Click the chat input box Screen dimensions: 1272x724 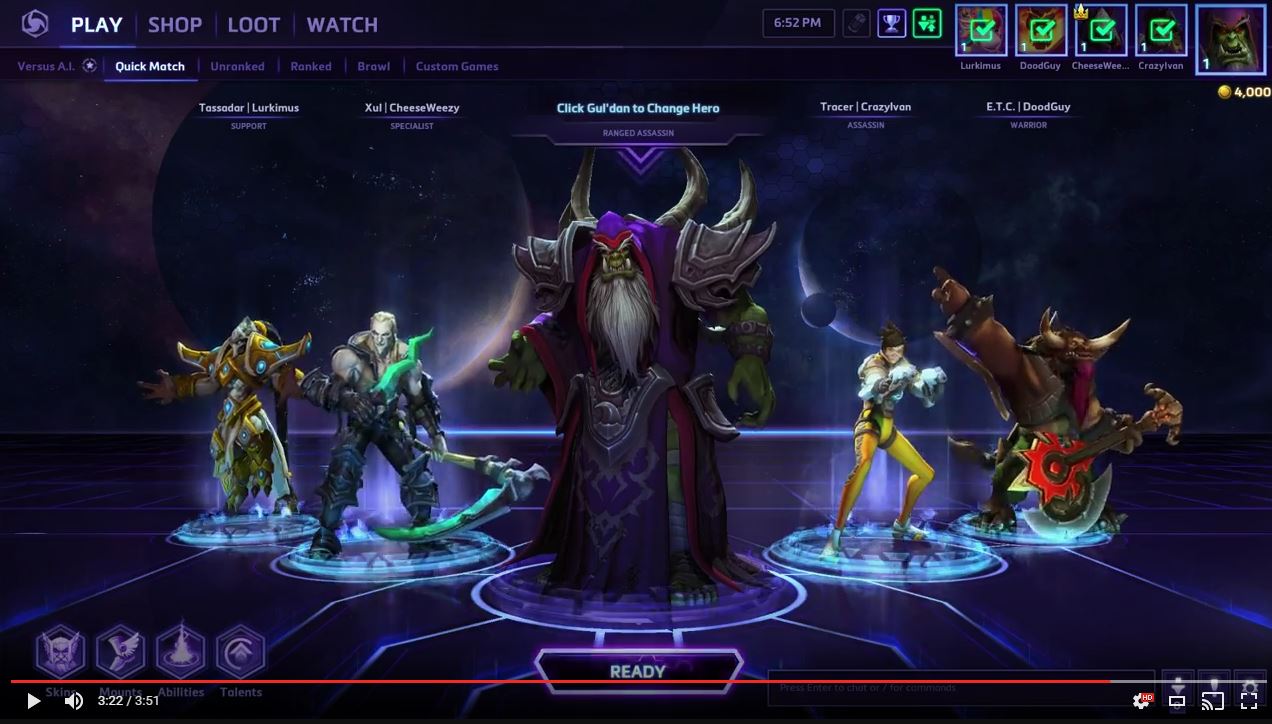(960, 688)
